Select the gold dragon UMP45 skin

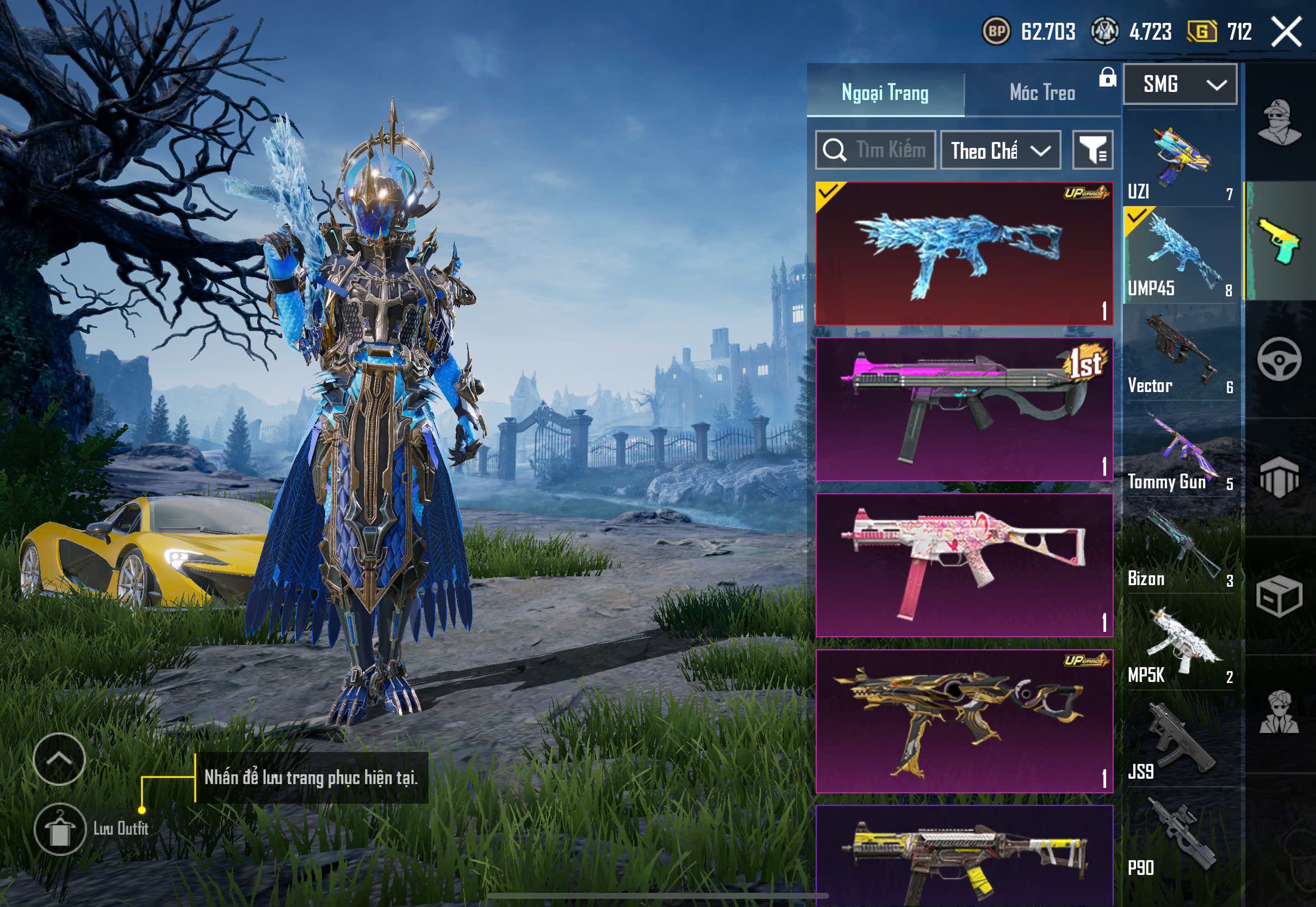coord(964,720)
